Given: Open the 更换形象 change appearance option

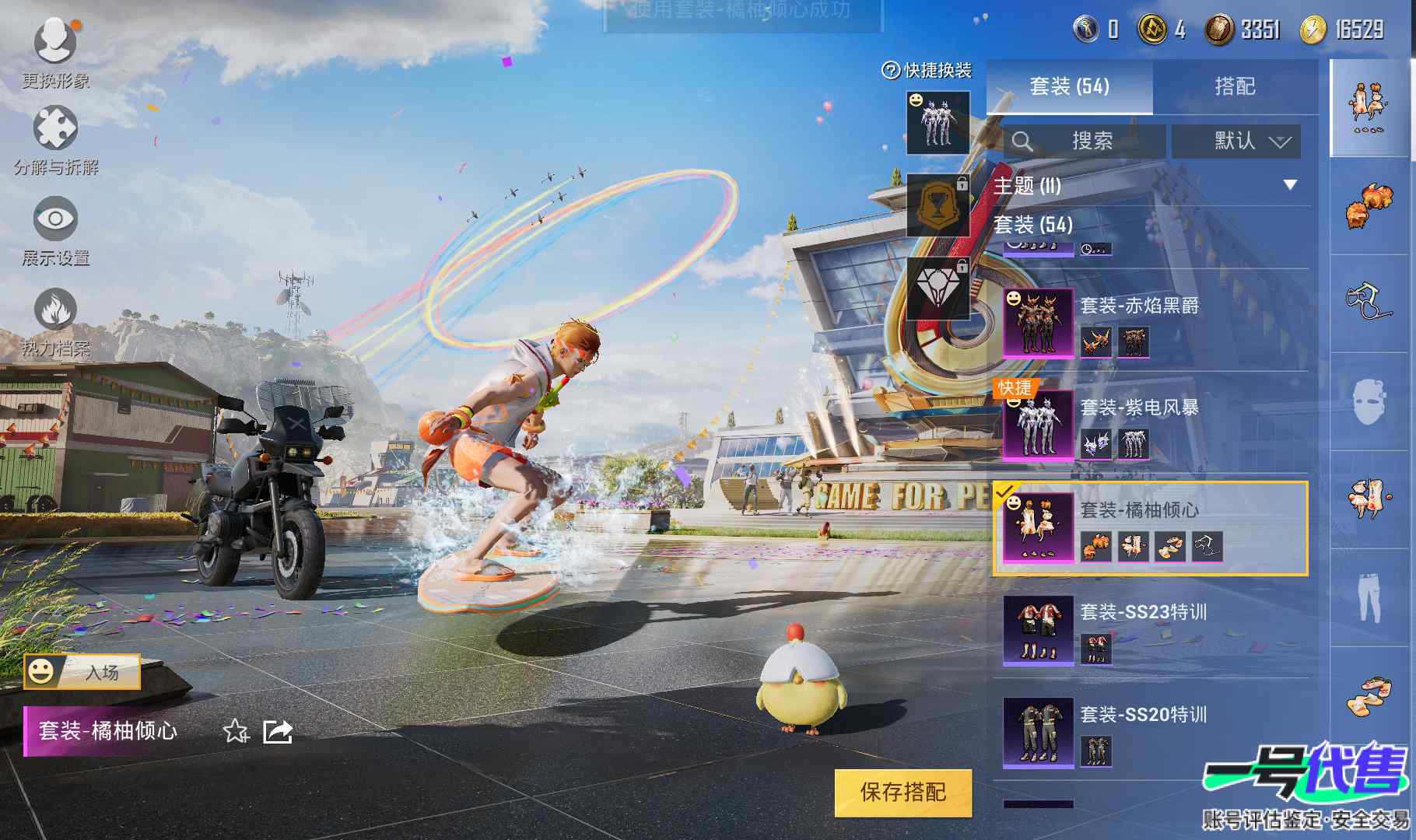Looking at the screenshot, I should [x=55, y=50].
